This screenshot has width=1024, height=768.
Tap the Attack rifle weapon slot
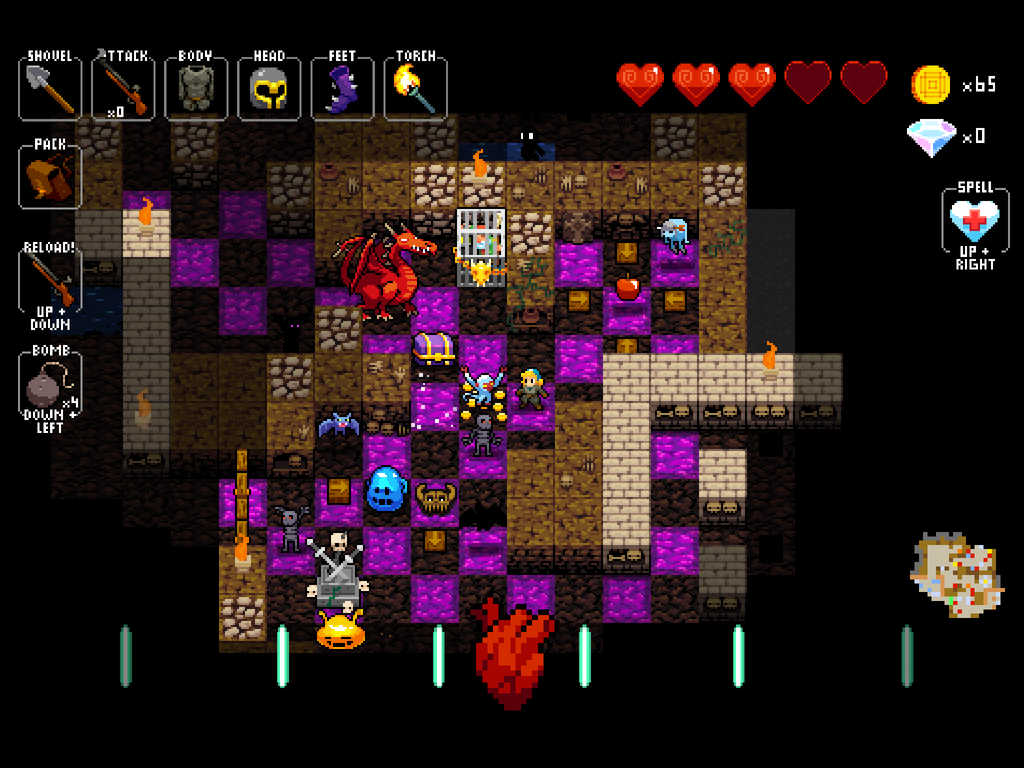coord(123,89)
